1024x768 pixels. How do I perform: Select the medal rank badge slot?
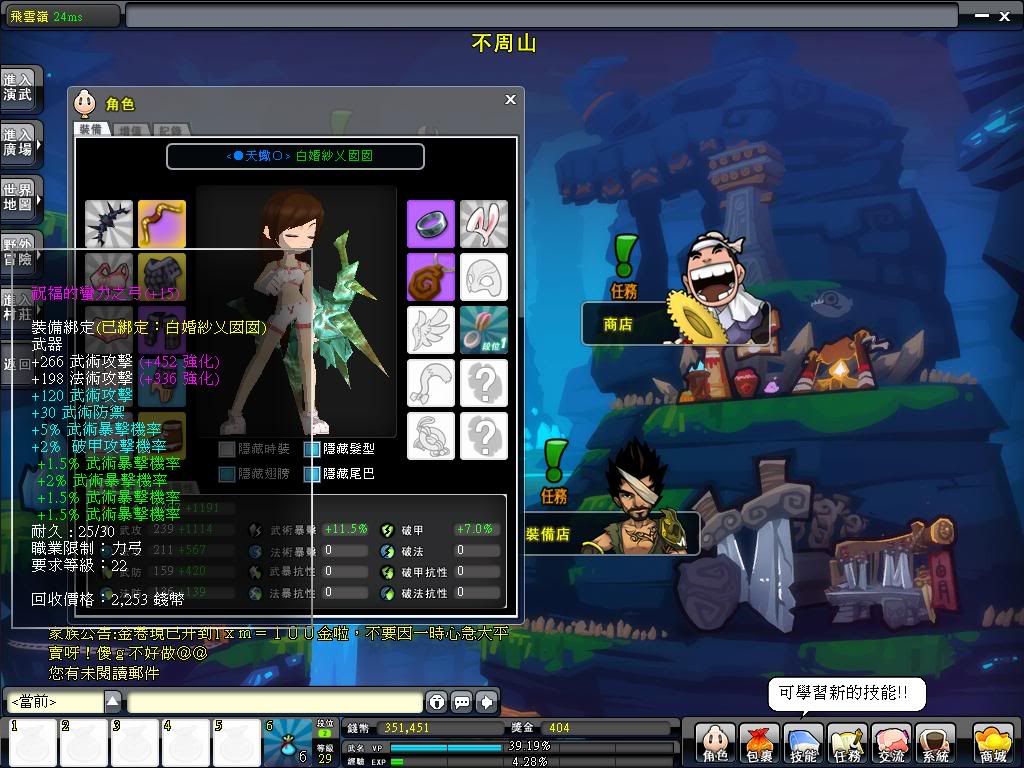point(484,330)
